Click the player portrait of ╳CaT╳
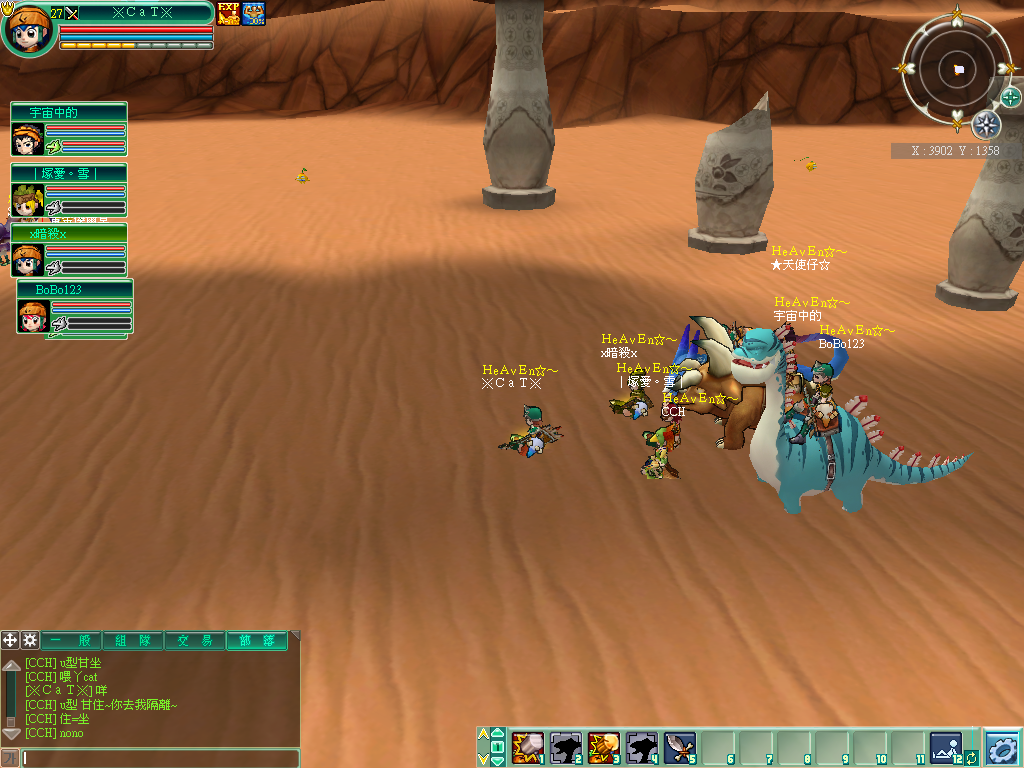This screenshot has width=1024, height=768. pos(28,30)
